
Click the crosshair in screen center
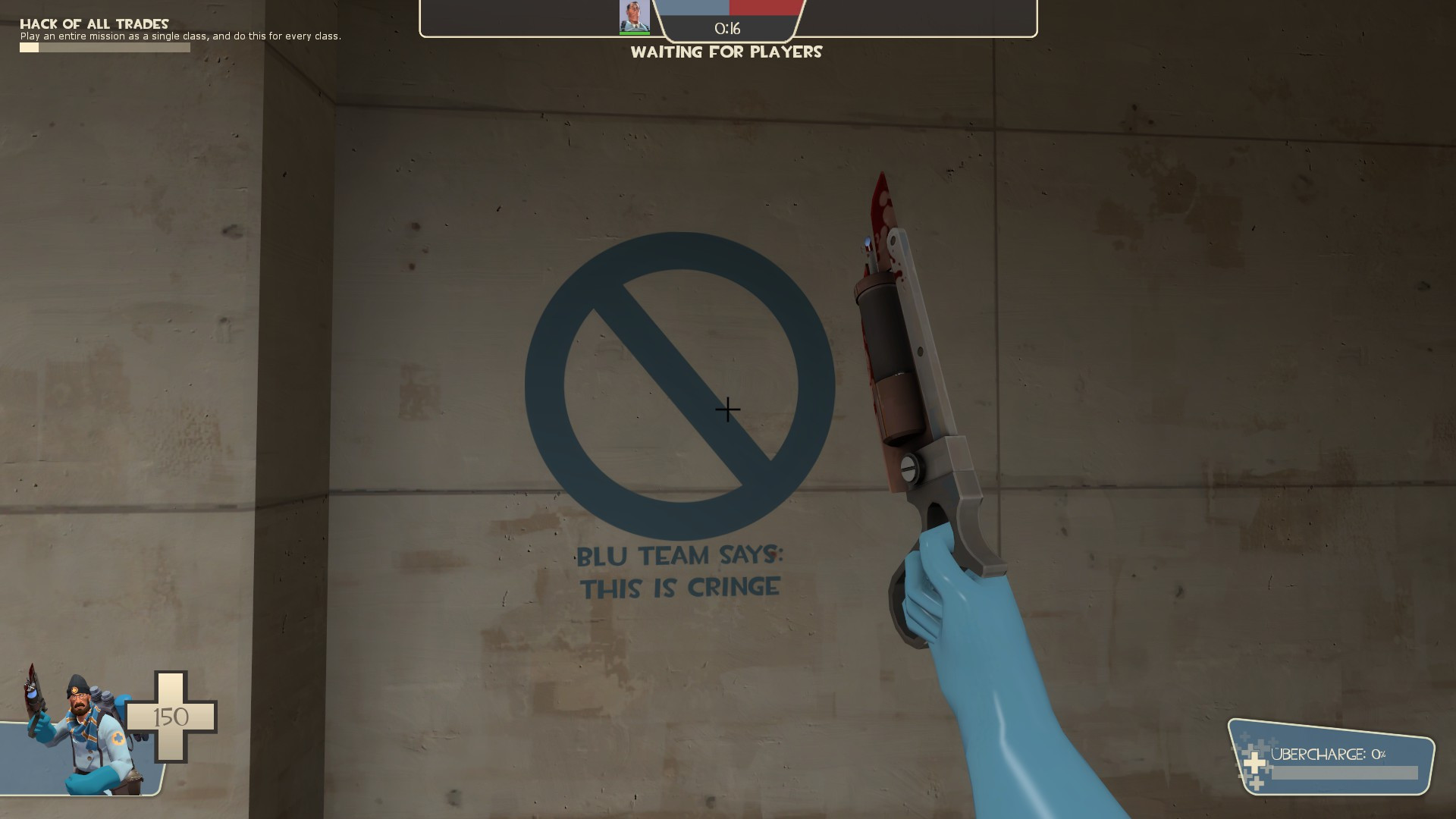point(726,409)
